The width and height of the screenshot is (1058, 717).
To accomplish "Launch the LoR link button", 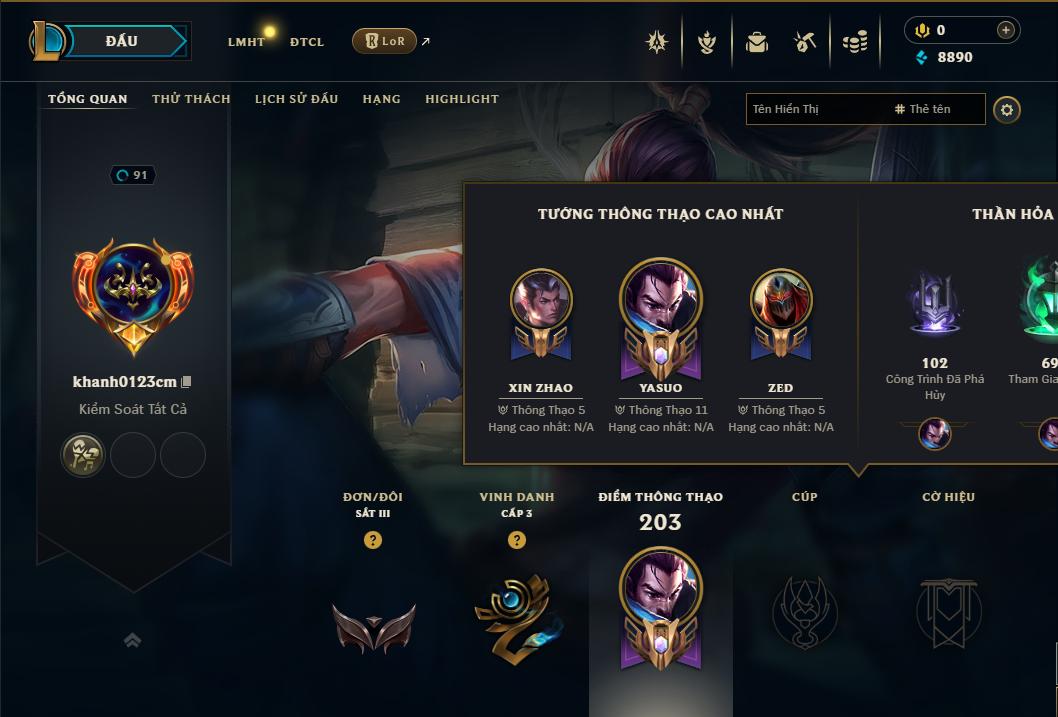I will 384,41.
